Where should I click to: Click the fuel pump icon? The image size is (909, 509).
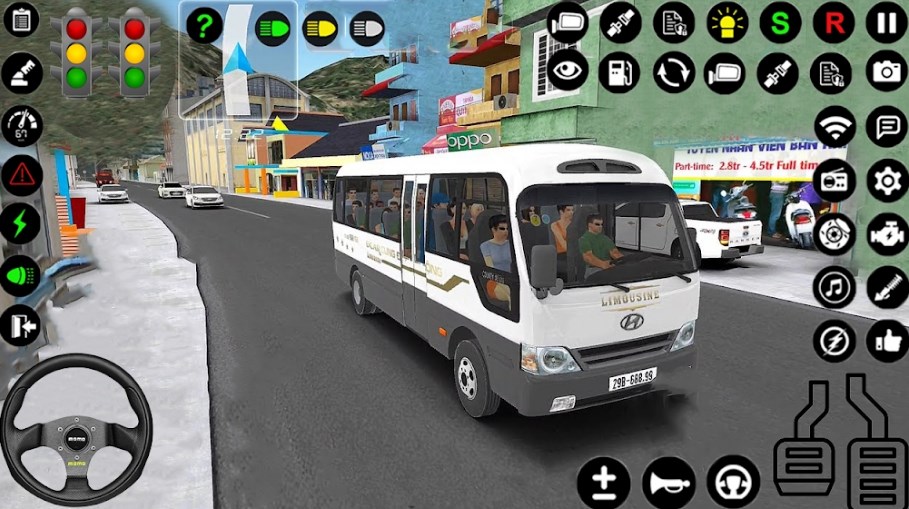tap(620, 72)
